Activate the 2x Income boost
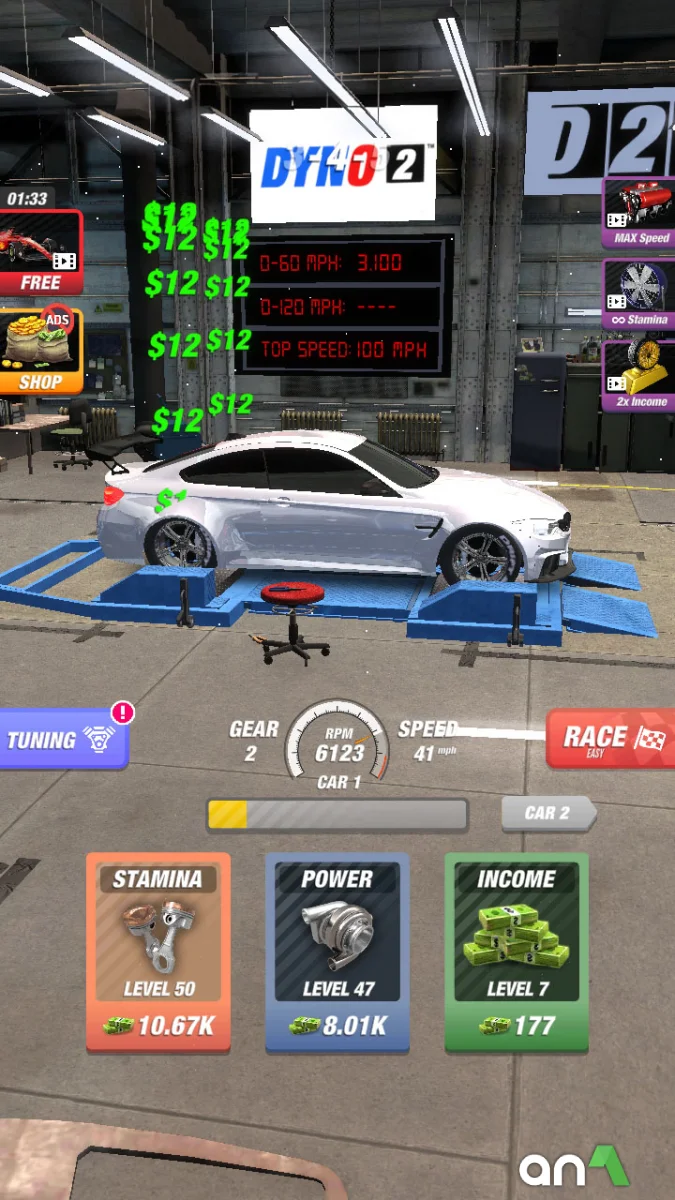 coord(640,377)
